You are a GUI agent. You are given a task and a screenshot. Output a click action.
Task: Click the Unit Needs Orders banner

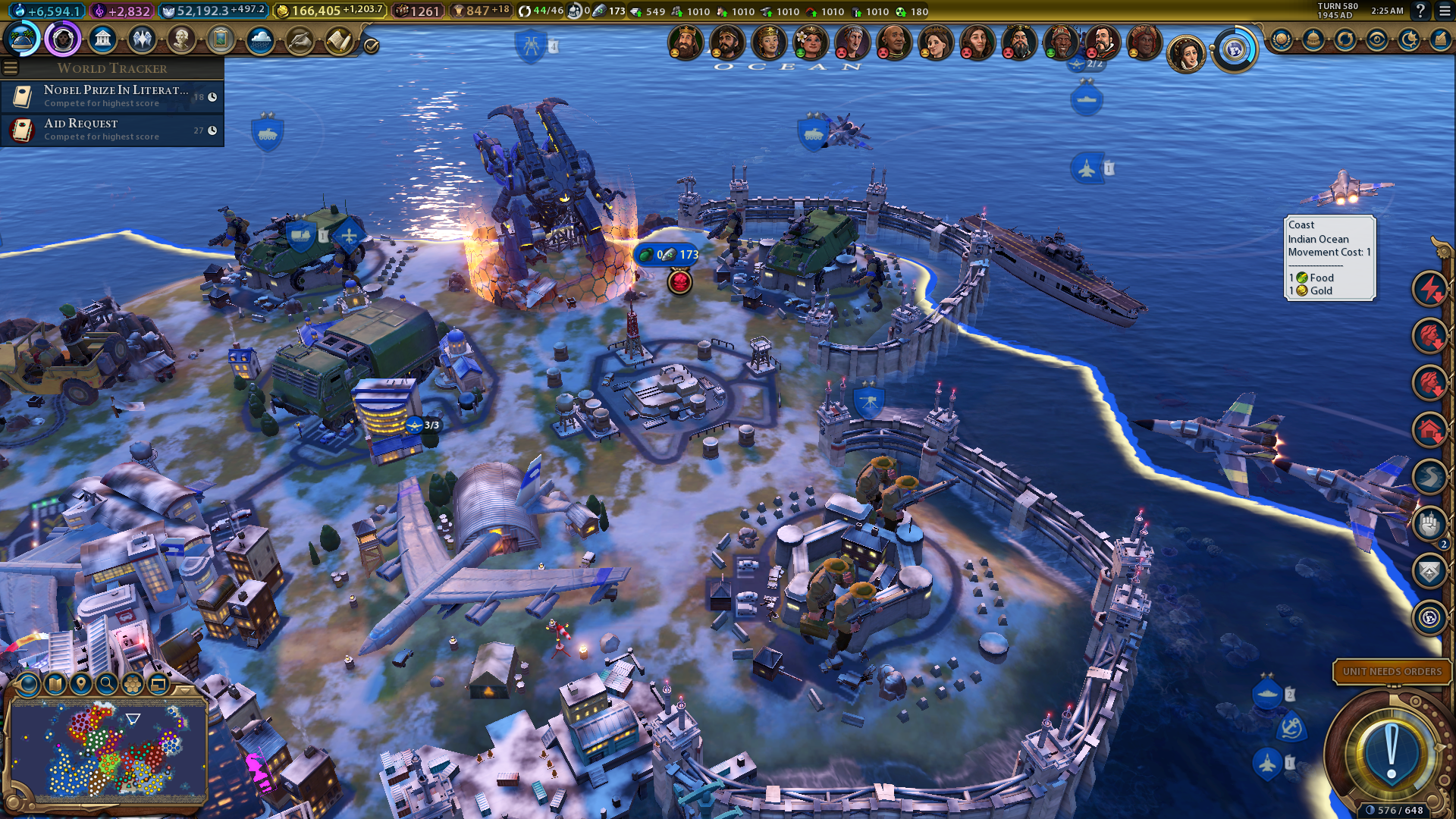(x=1392, y=671)
